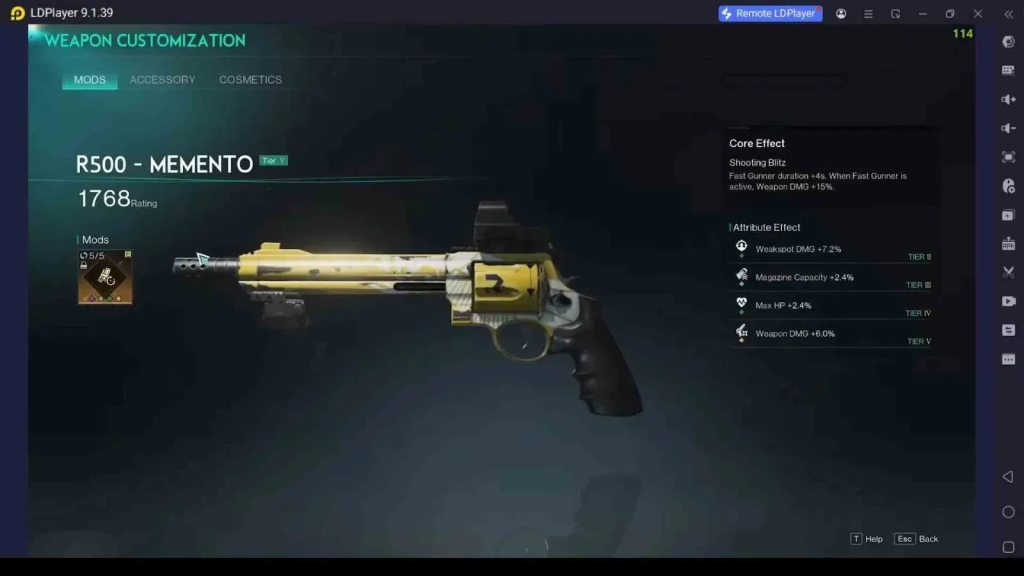Switch to the Cosmetics tab
The image size is (1024, 576).
tap(250, 80)
